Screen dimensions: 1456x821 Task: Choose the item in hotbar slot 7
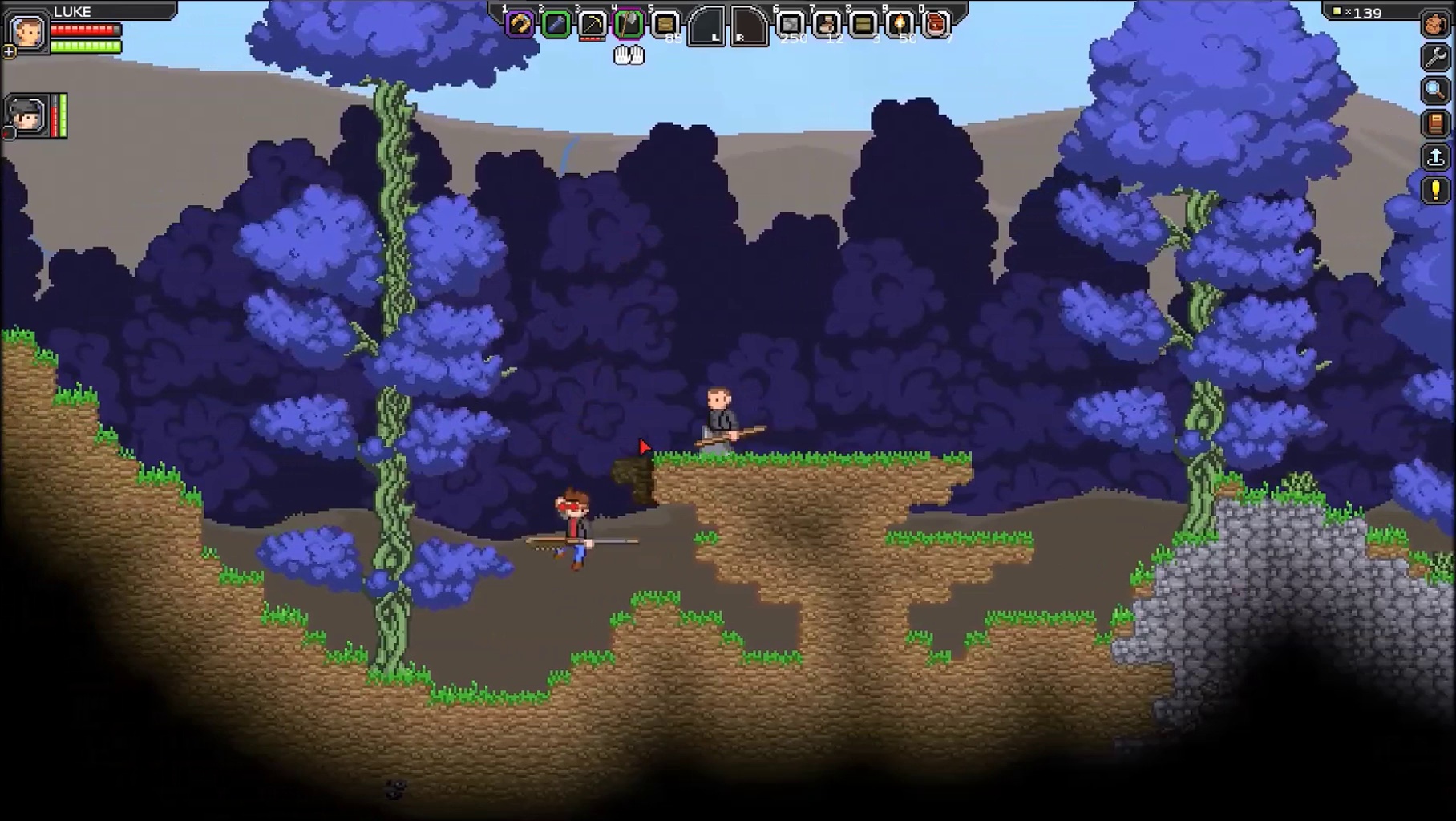pyautogui.click(x=826, y=25)
